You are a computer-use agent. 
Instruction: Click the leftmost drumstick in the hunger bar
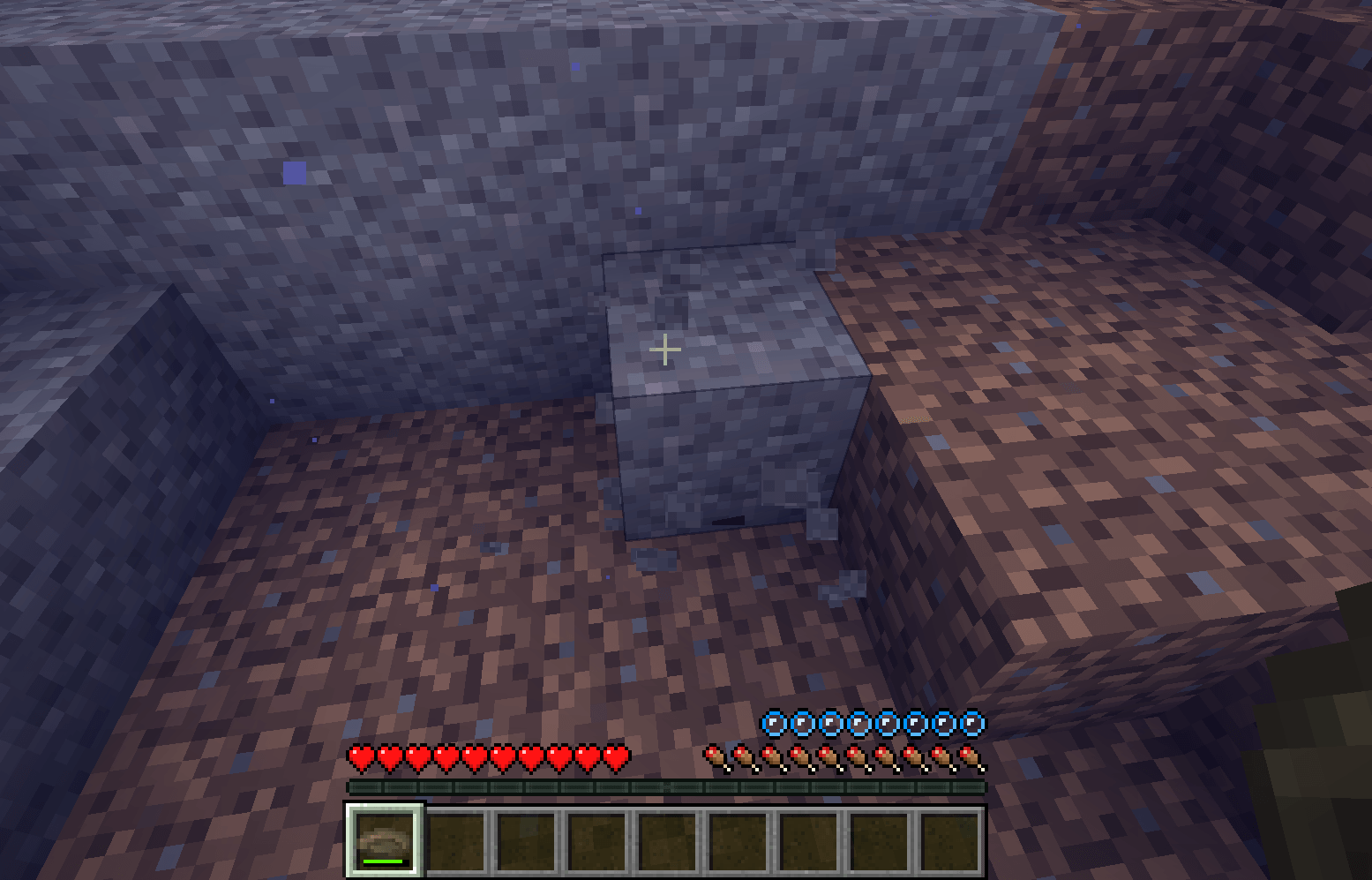tap(713, 757)
